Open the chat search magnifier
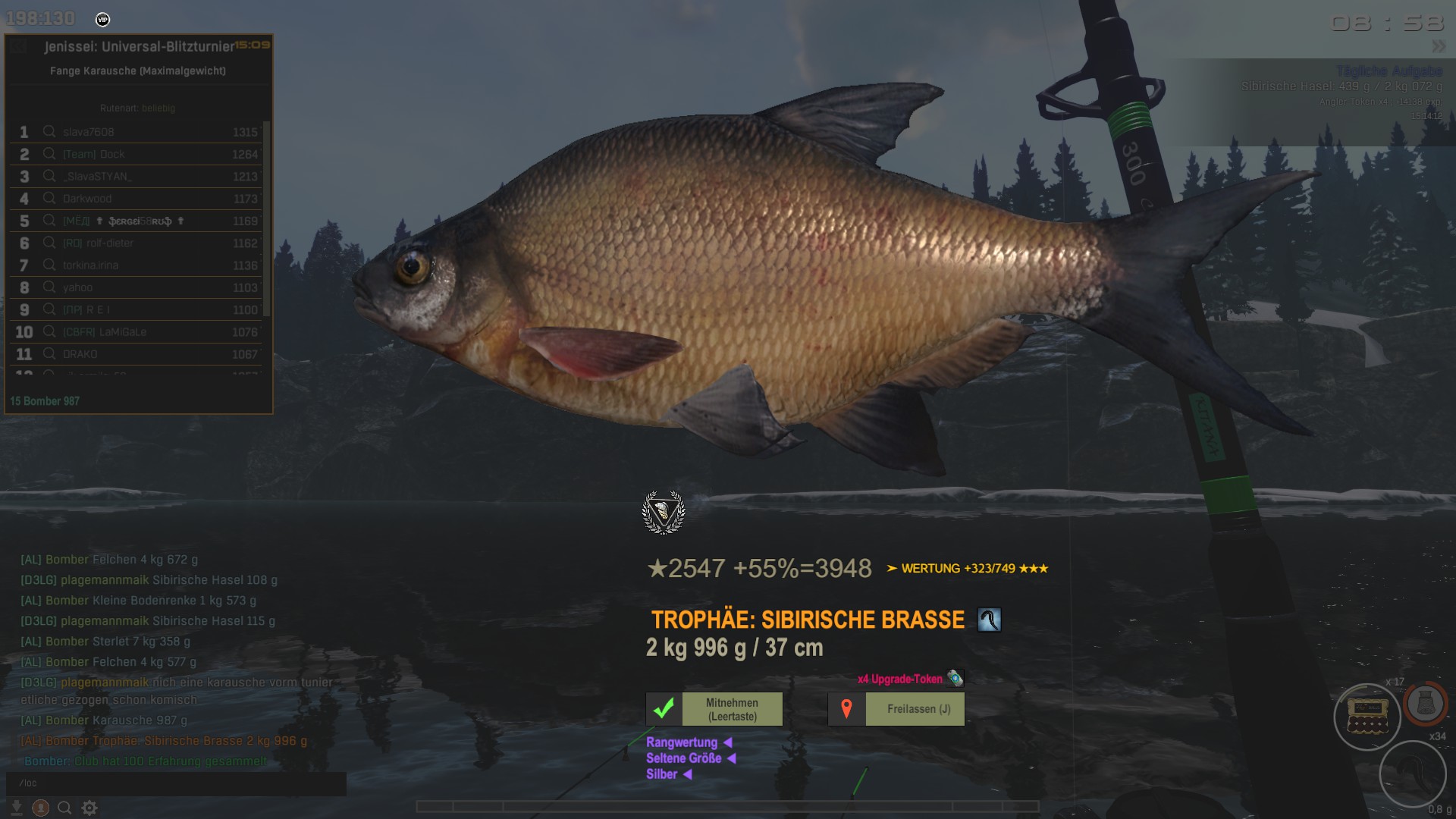Viewport: 1456px width, 819px height. click(x=64, y=808)
